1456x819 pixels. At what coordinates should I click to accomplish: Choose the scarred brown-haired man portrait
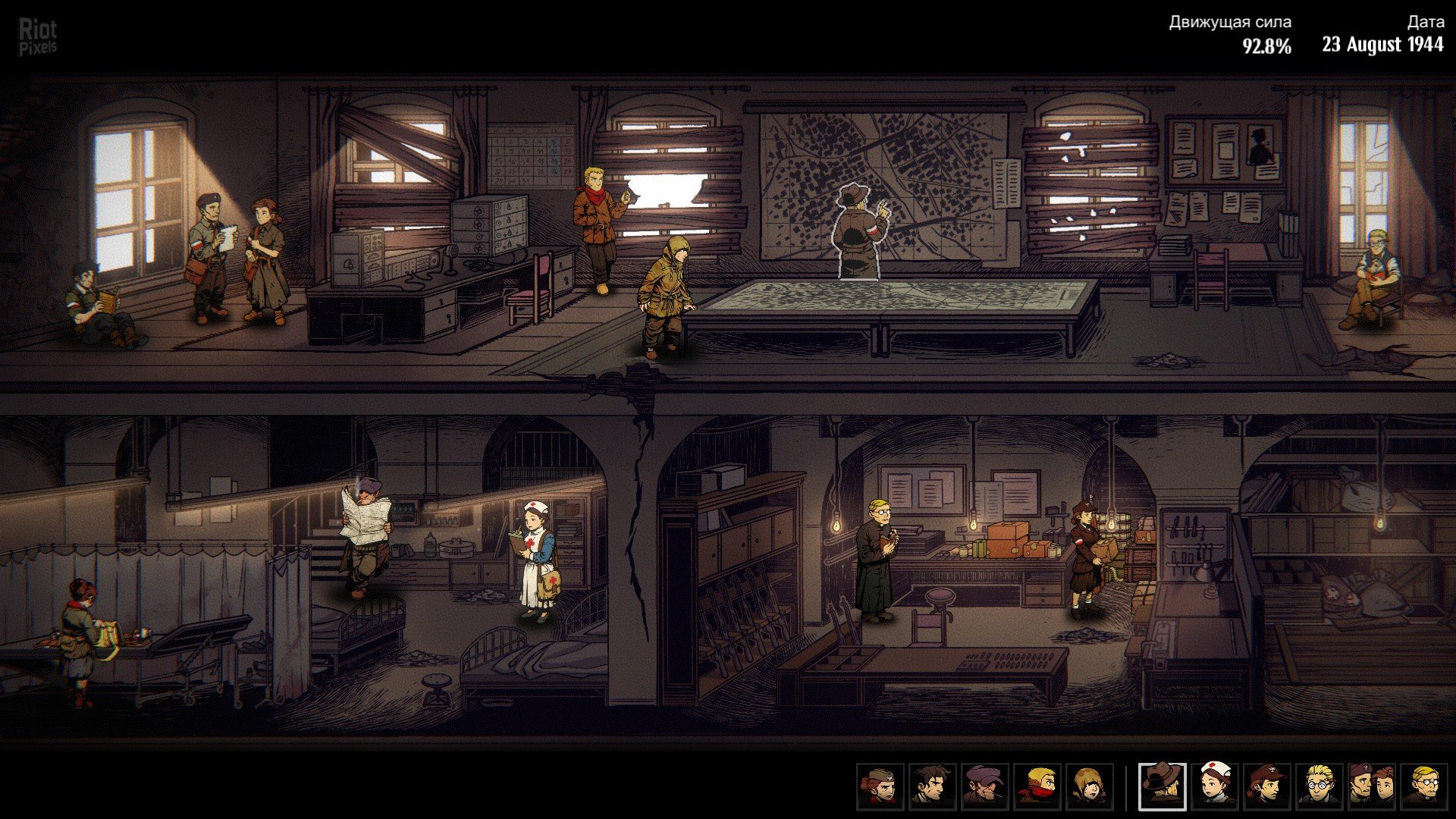tap(932, 786)
